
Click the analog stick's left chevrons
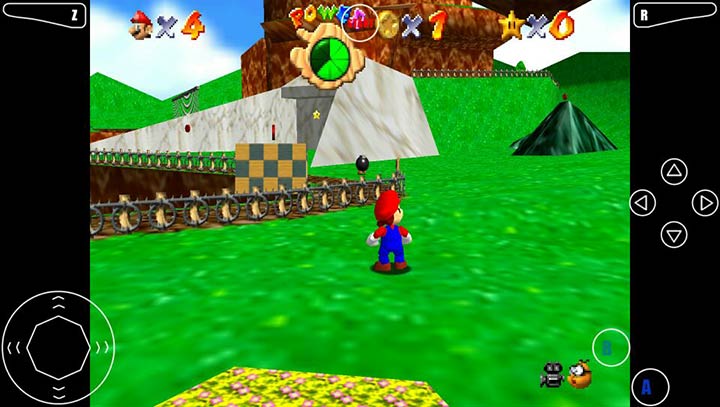[x=13, y=347]
